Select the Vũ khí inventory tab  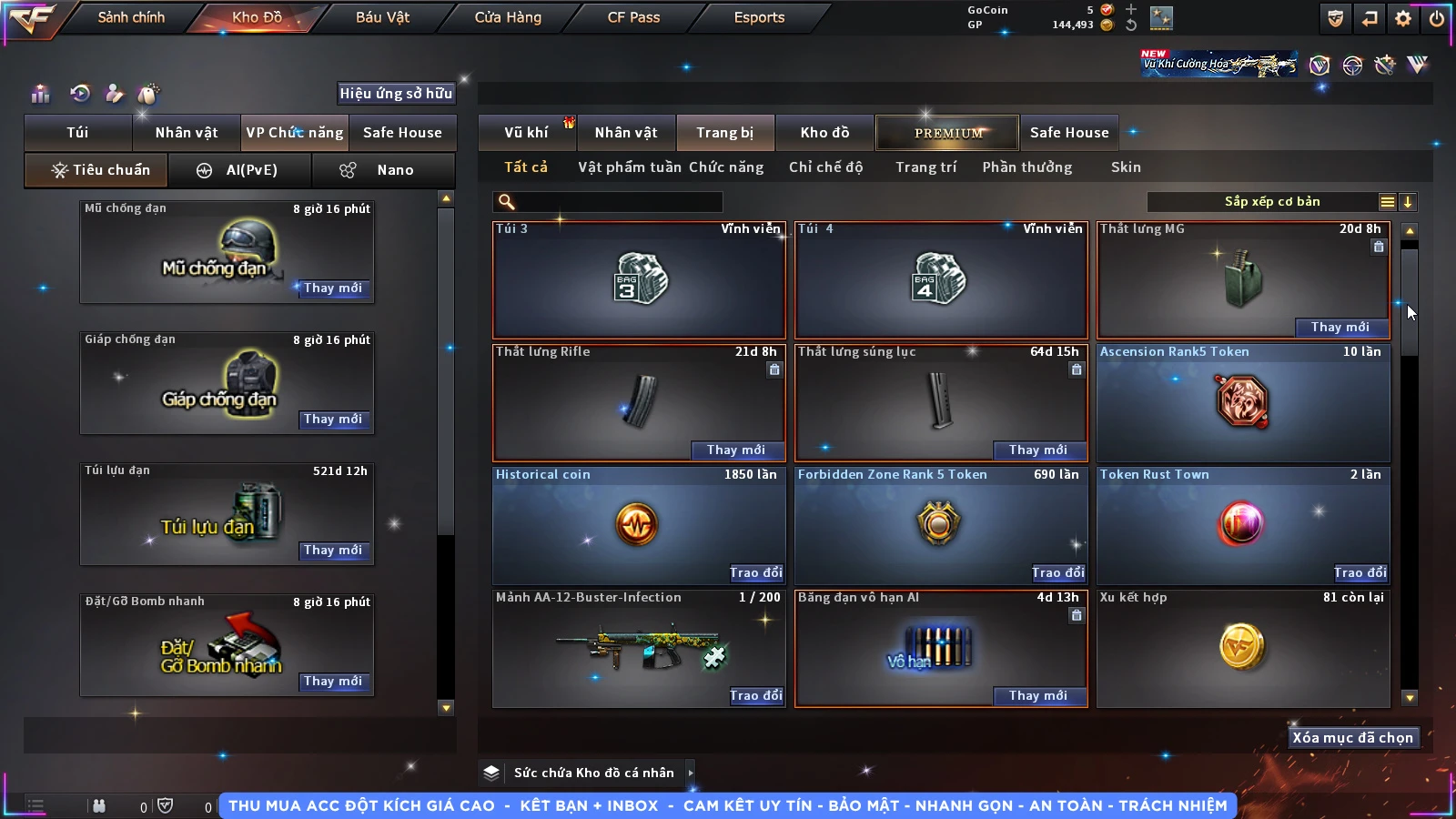526,133
